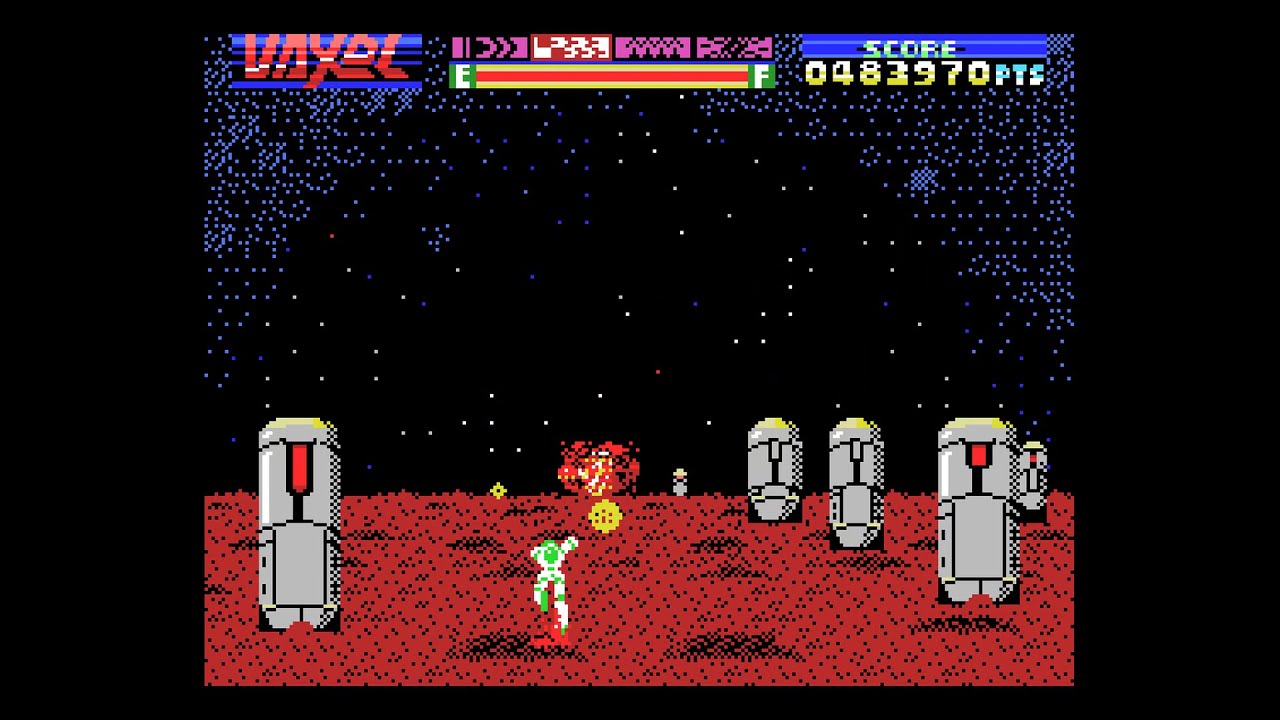Click the highlighted second weapon slot icon
Screen dimensions: 1280x720
click(570, 47)
